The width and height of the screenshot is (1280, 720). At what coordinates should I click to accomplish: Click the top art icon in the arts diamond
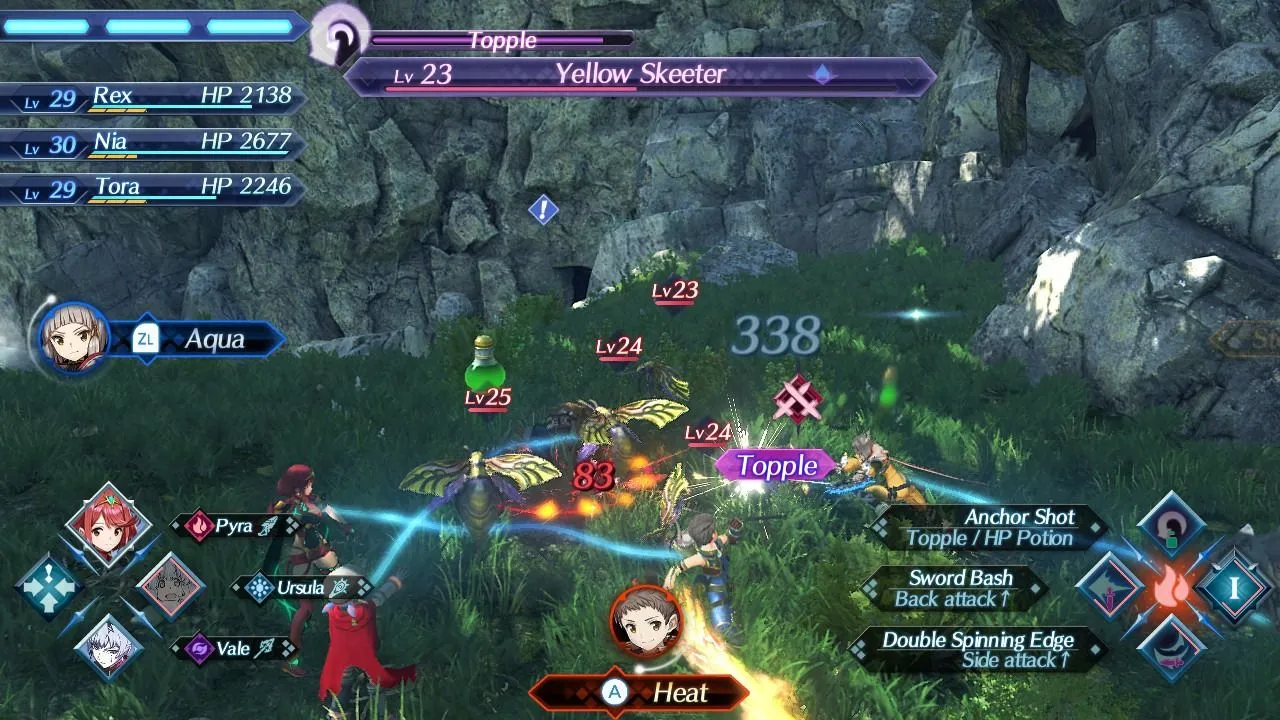pyautogui.click(x=1171, y=526)
